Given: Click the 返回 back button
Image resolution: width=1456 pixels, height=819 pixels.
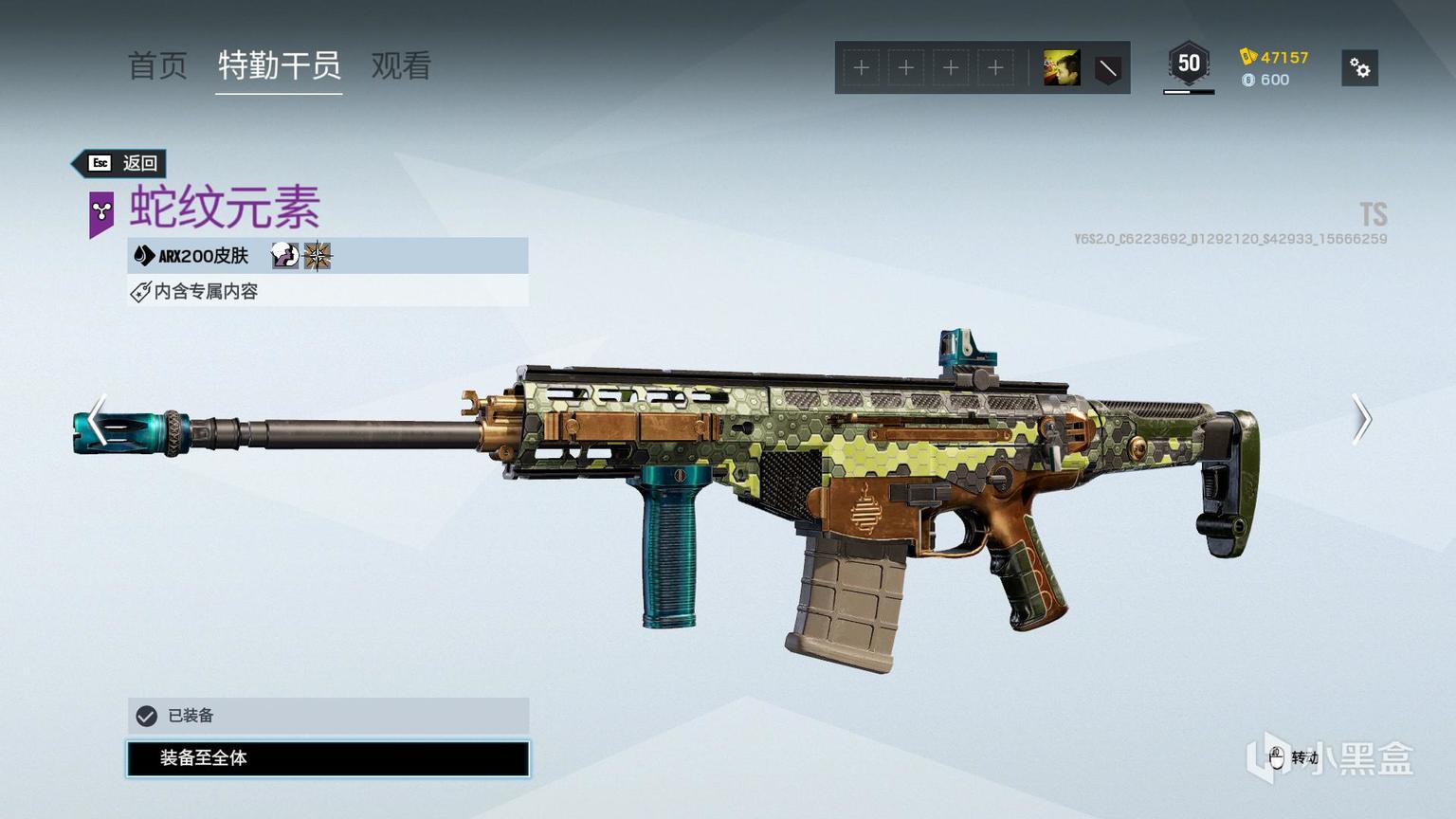Looking at the screenshot, I should tap(122, 163).
